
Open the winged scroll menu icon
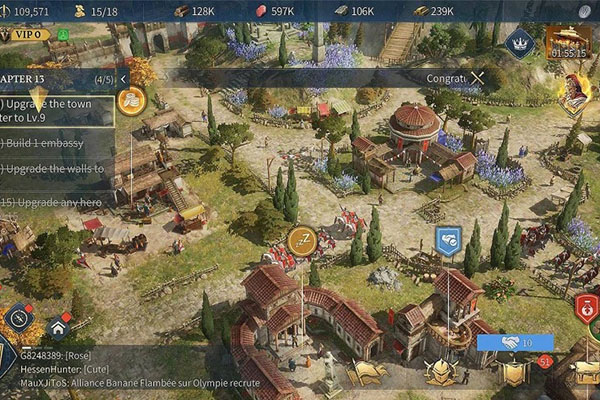click(367, 372)
